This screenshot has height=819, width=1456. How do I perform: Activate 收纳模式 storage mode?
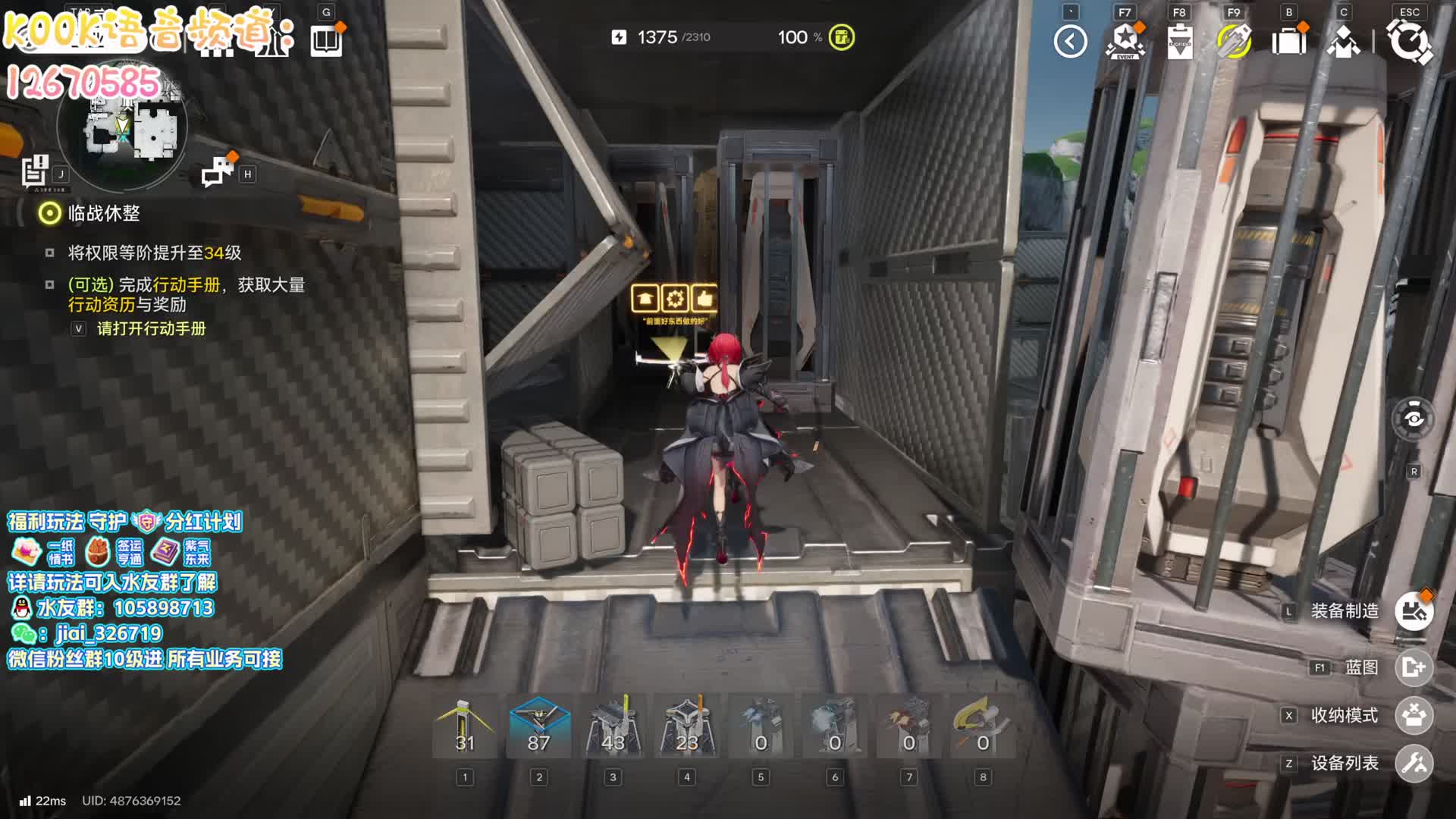1414,715
